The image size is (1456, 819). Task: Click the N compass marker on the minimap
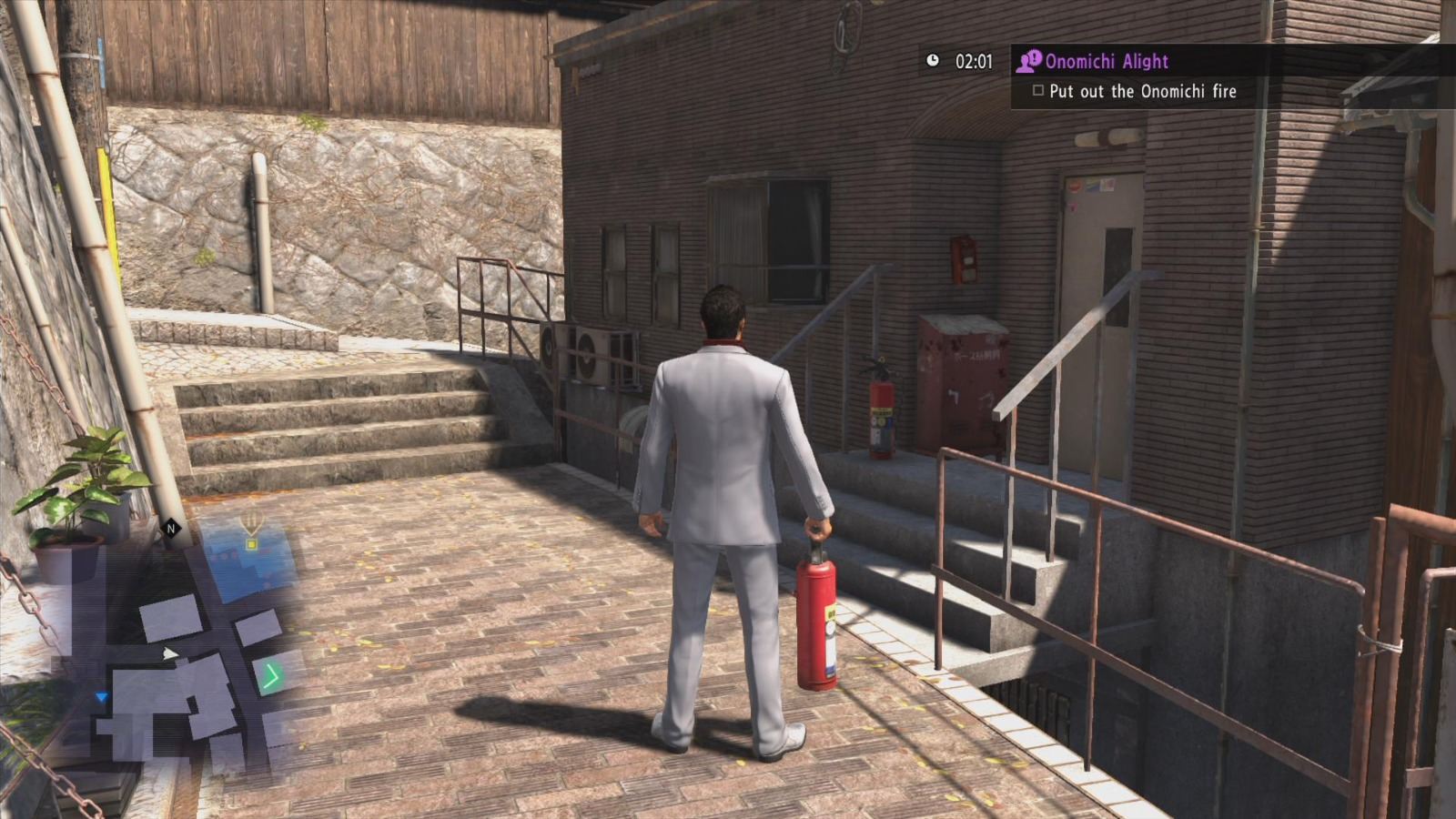tap(171, 528)
